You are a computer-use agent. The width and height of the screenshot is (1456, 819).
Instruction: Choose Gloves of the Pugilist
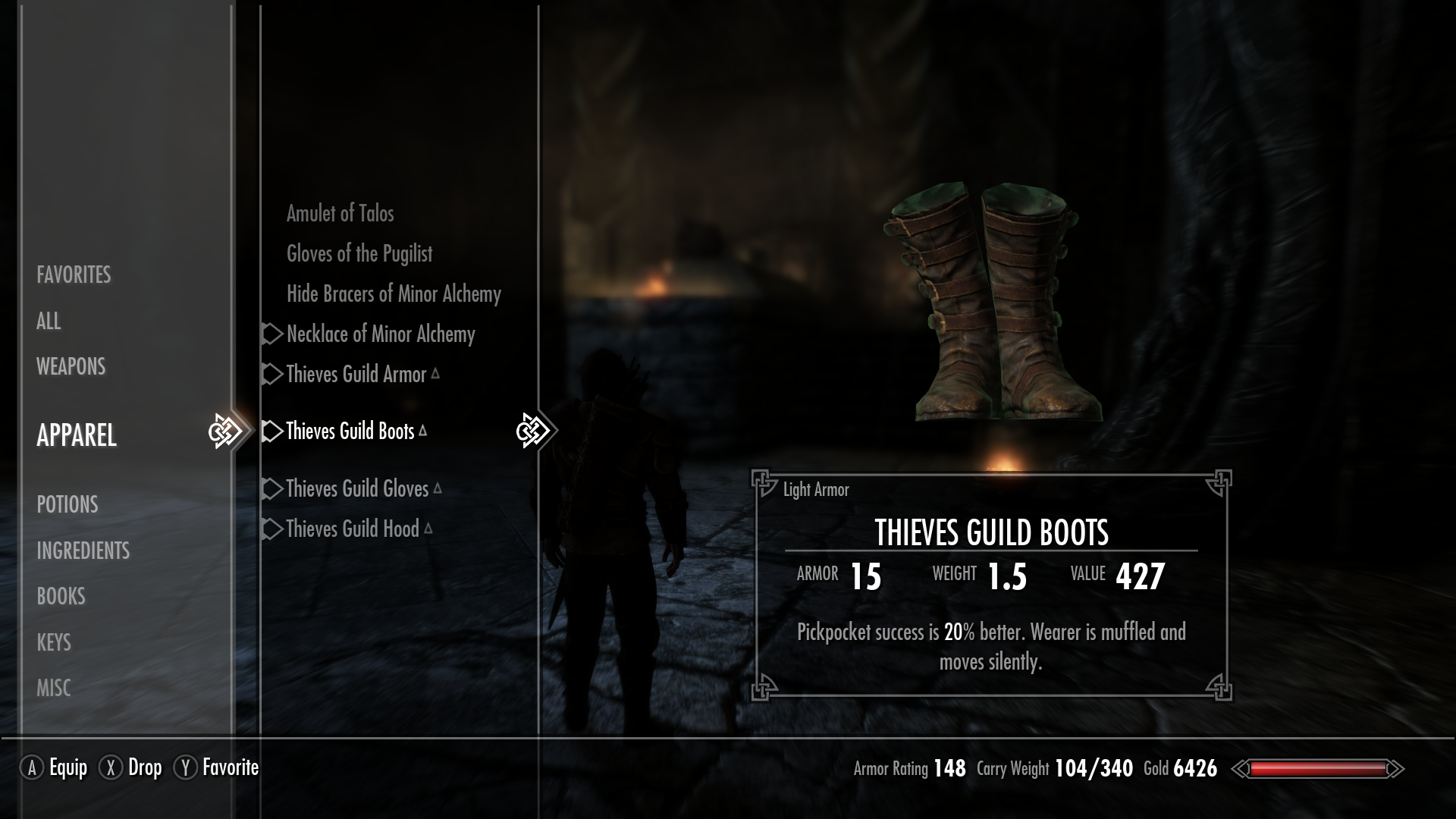point(359,254)
